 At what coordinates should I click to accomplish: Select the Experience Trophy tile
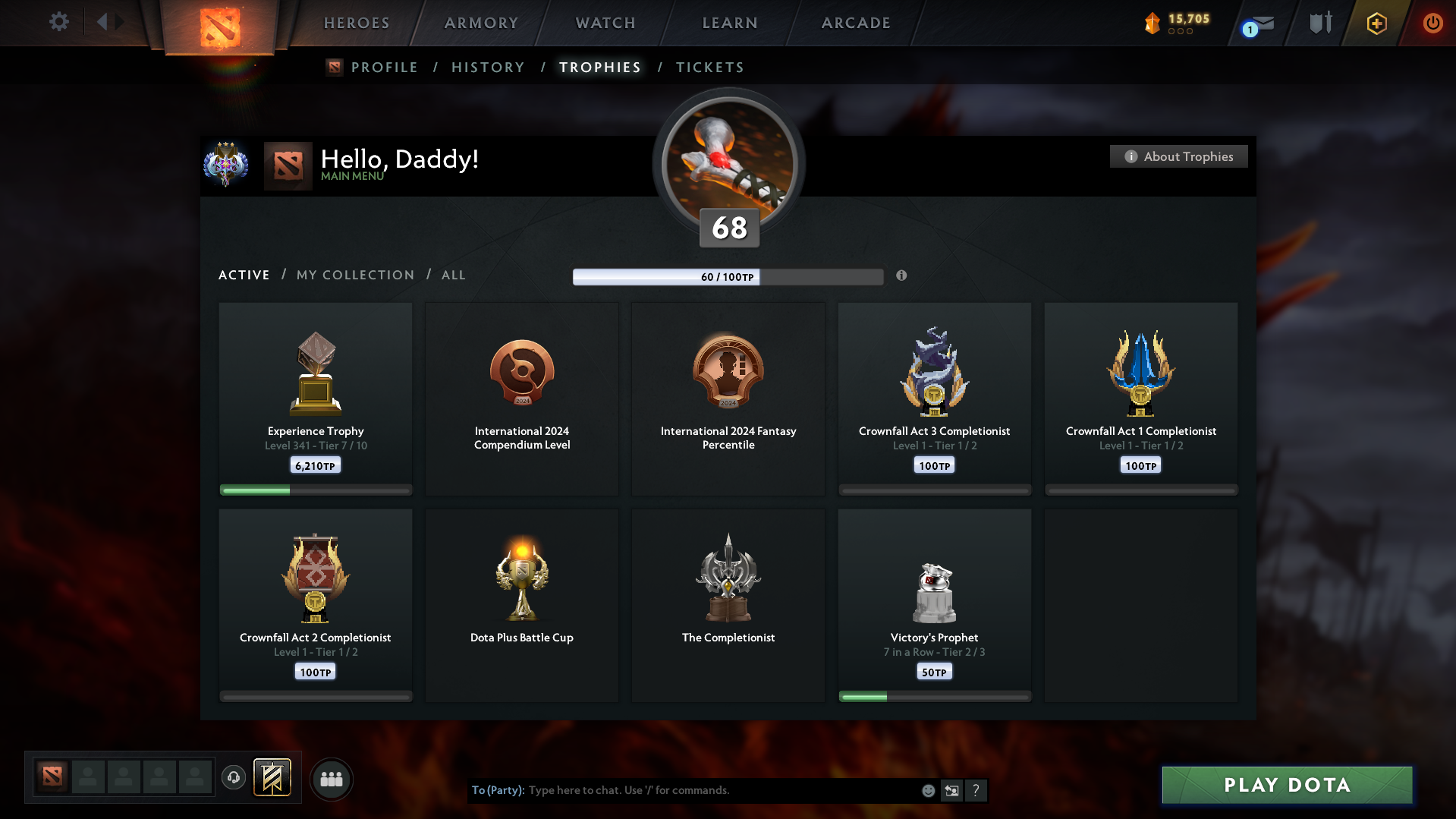click(316, 398)
